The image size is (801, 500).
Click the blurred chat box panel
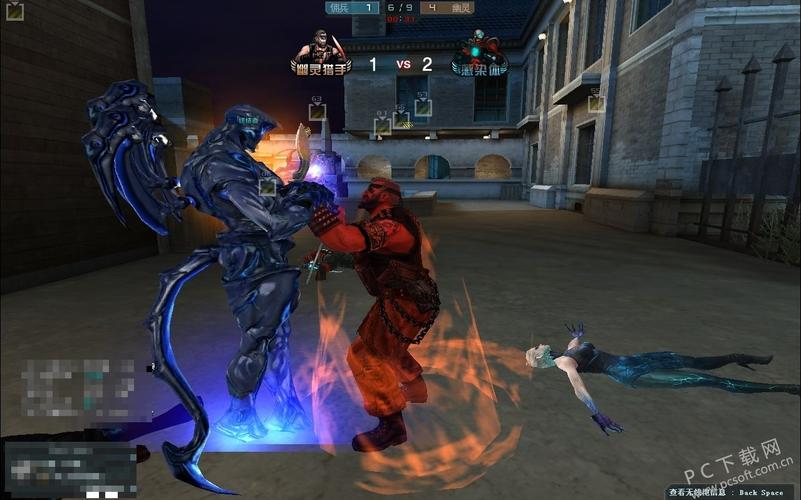point(70,469)
